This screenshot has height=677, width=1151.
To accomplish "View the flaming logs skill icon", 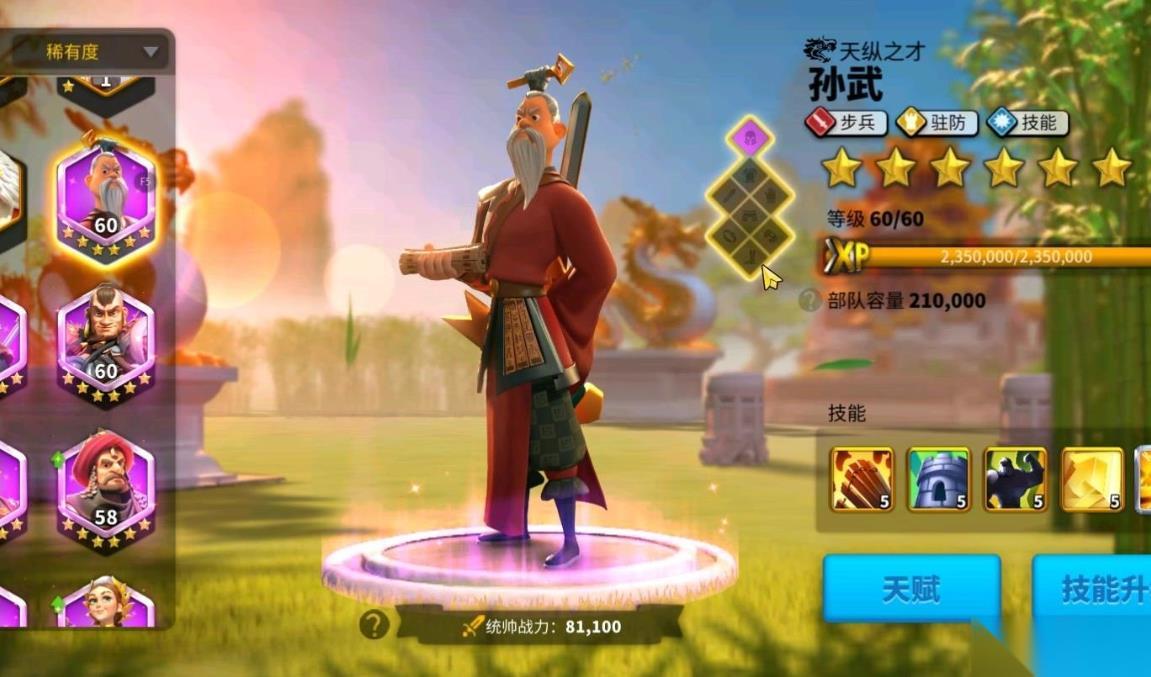I will coord(862,480).
